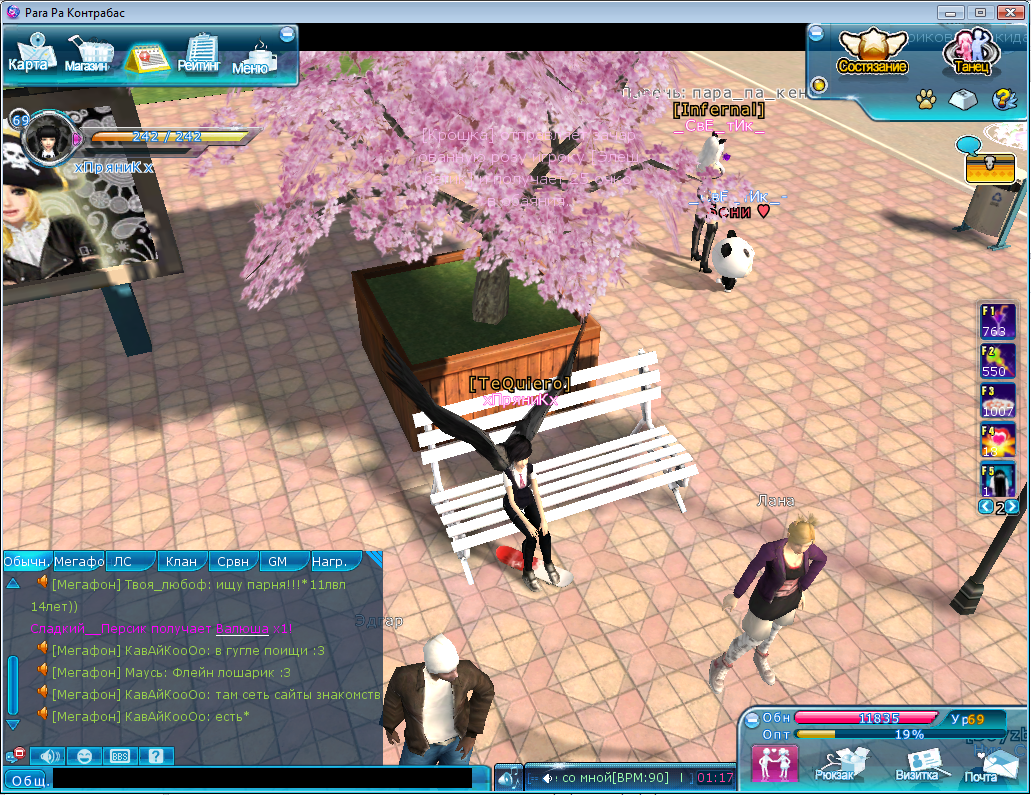Open the chat emoticon smiley button
This screenshot has width=1031, height=795.
[x=85, y=756]
